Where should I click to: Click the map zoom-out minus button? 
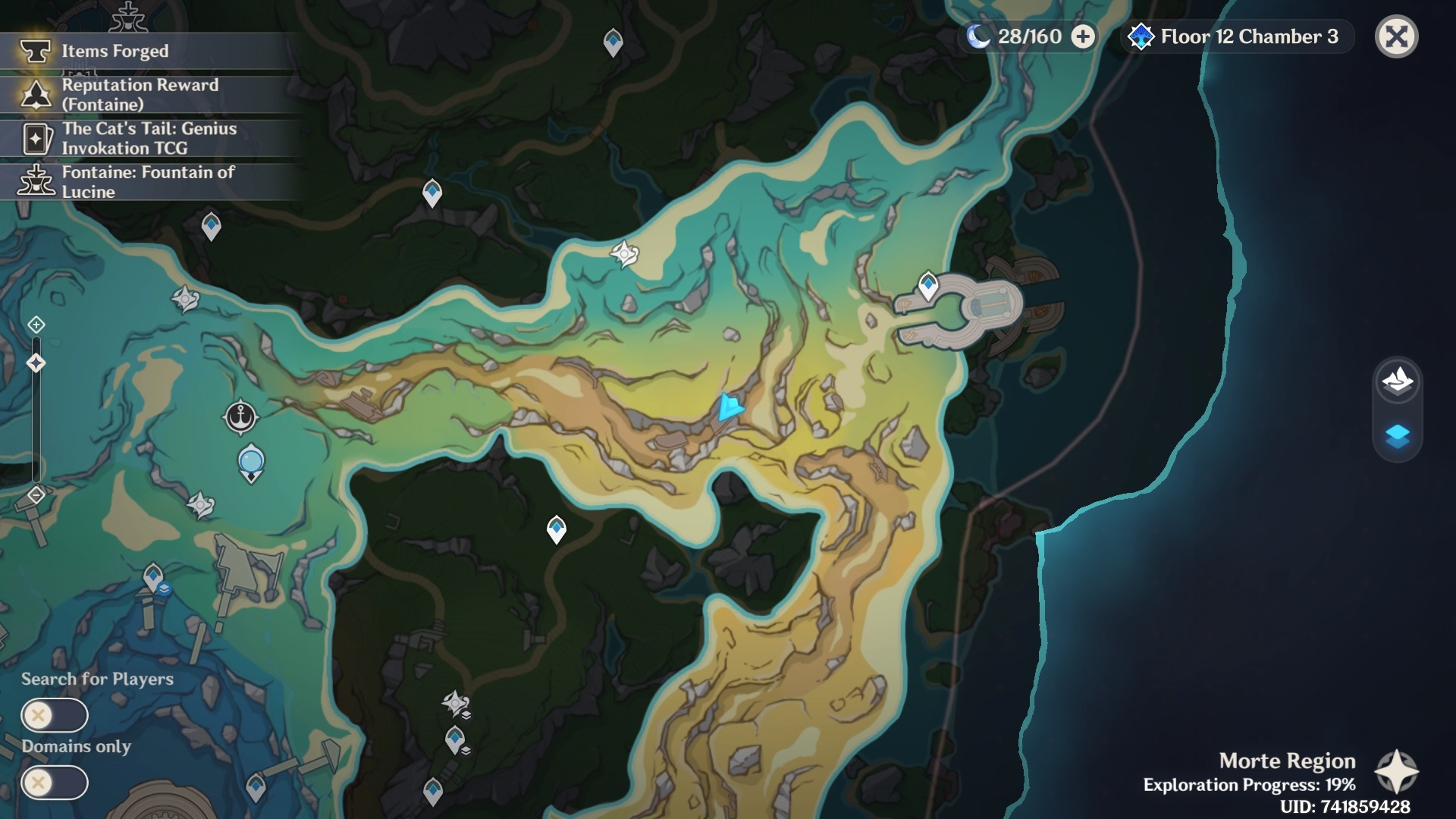coord(36,495)
